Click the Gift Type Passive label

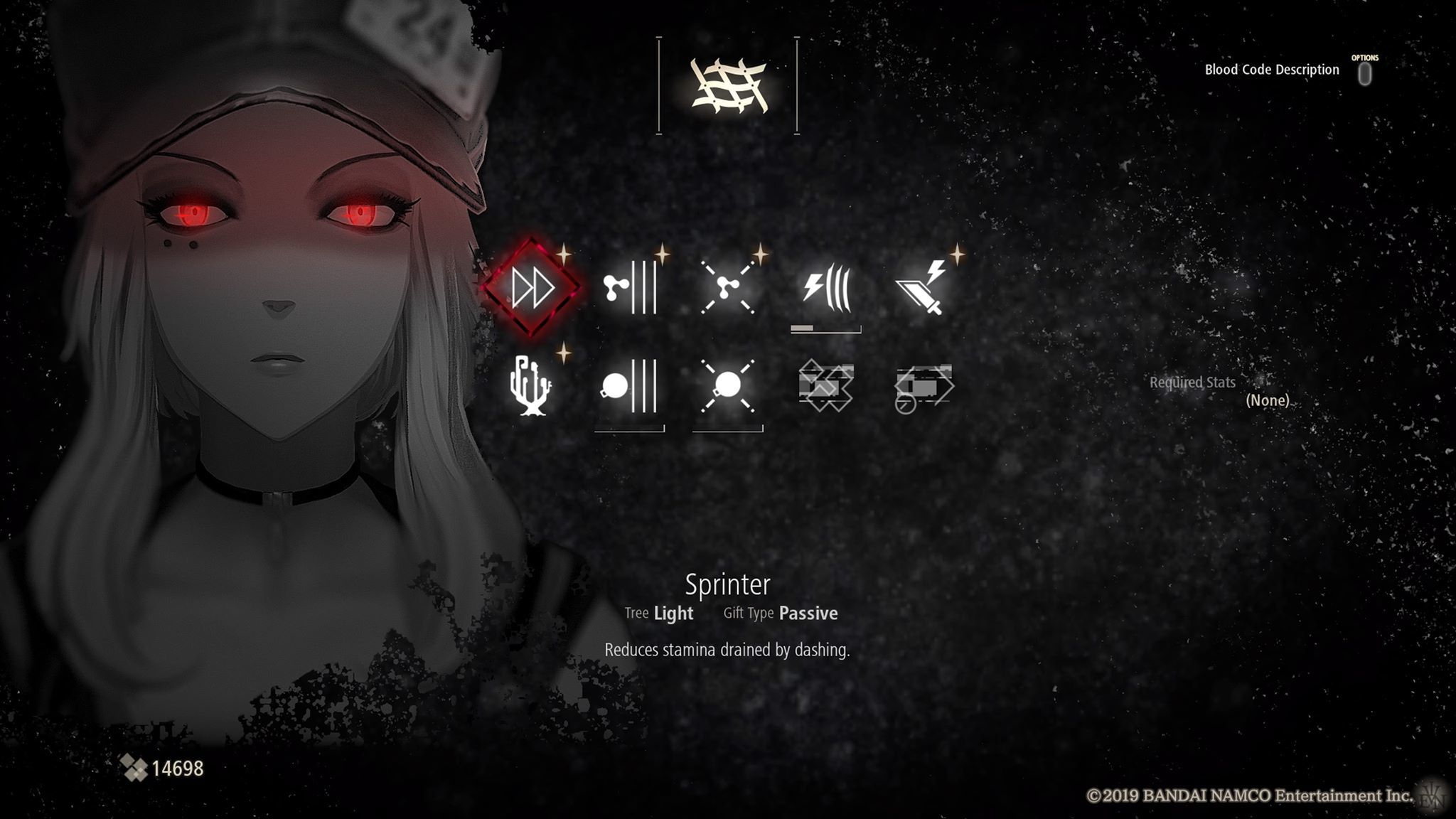tap(779, 613)
